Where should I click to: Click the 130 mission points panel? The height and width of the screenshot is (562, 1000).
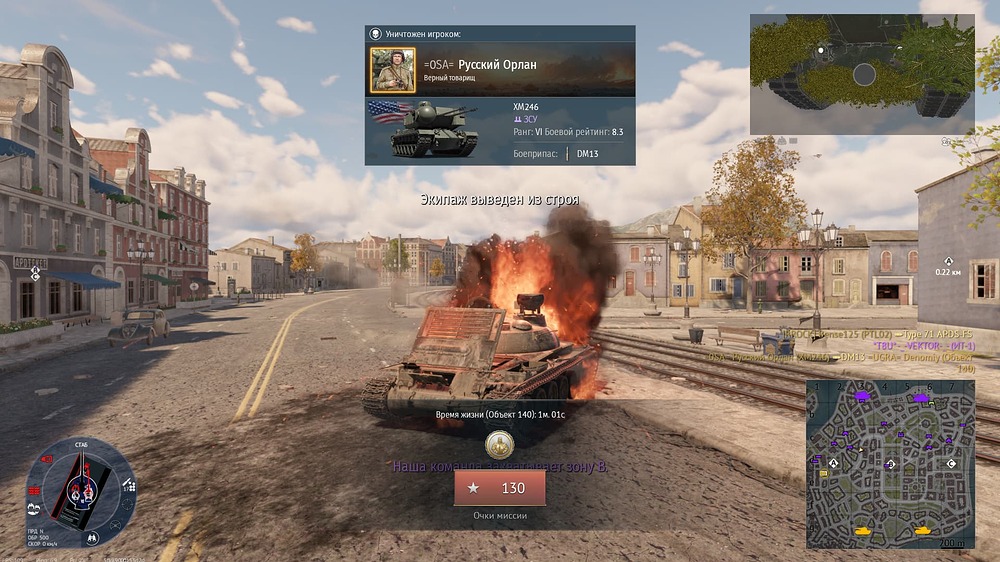[499, 488]
